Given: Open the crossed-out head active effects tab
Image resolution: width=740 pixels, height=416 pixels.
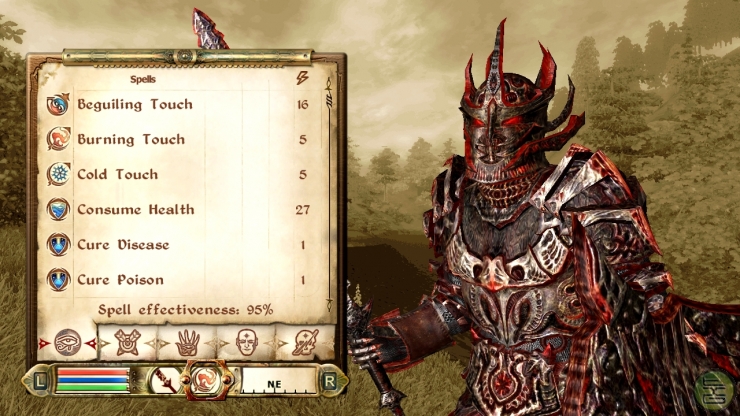Looking at the screenshot, I should (305, 342).
